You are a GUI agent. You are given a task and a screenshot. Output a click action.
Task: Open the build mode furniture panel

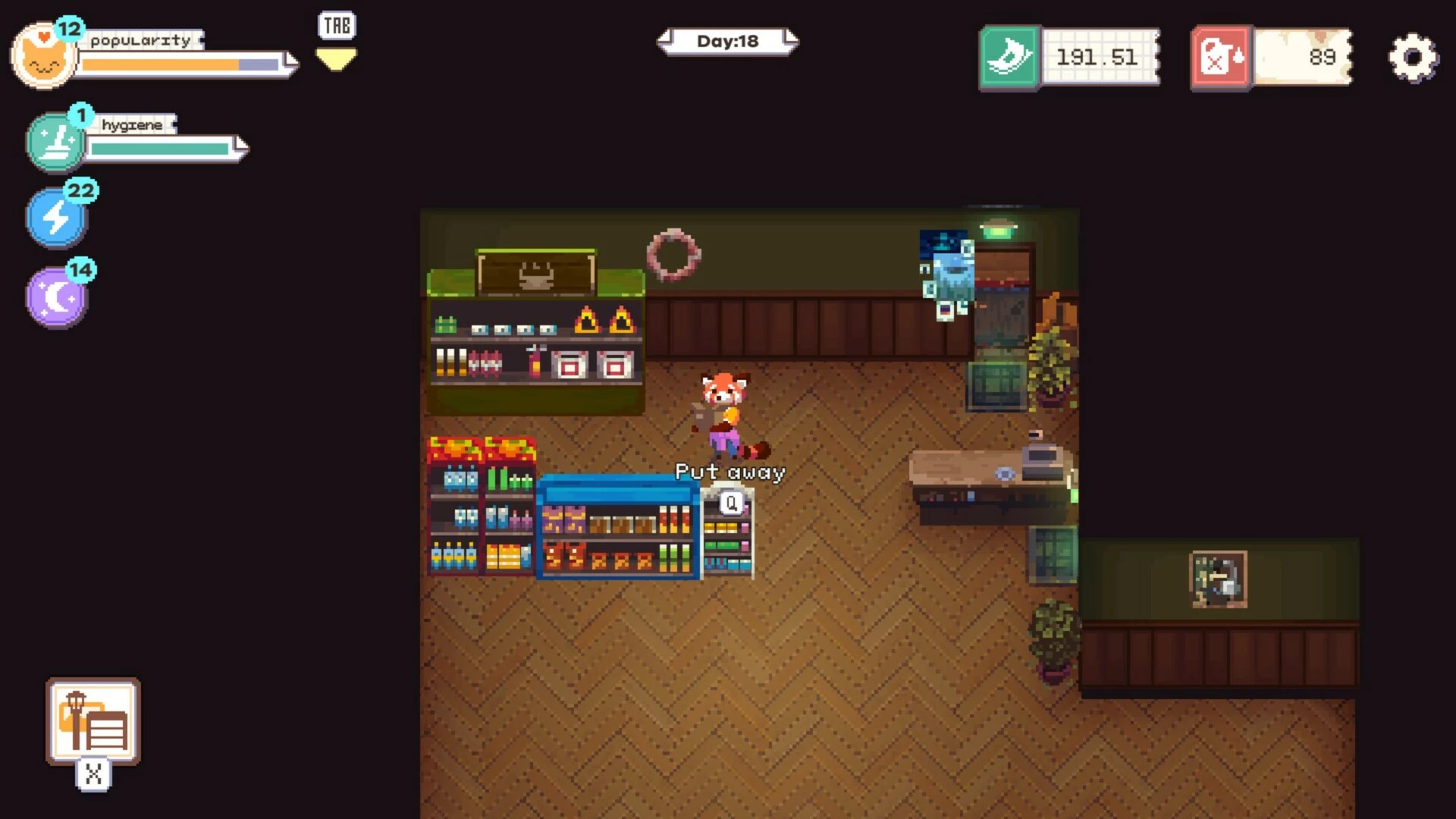coord(93,721)
